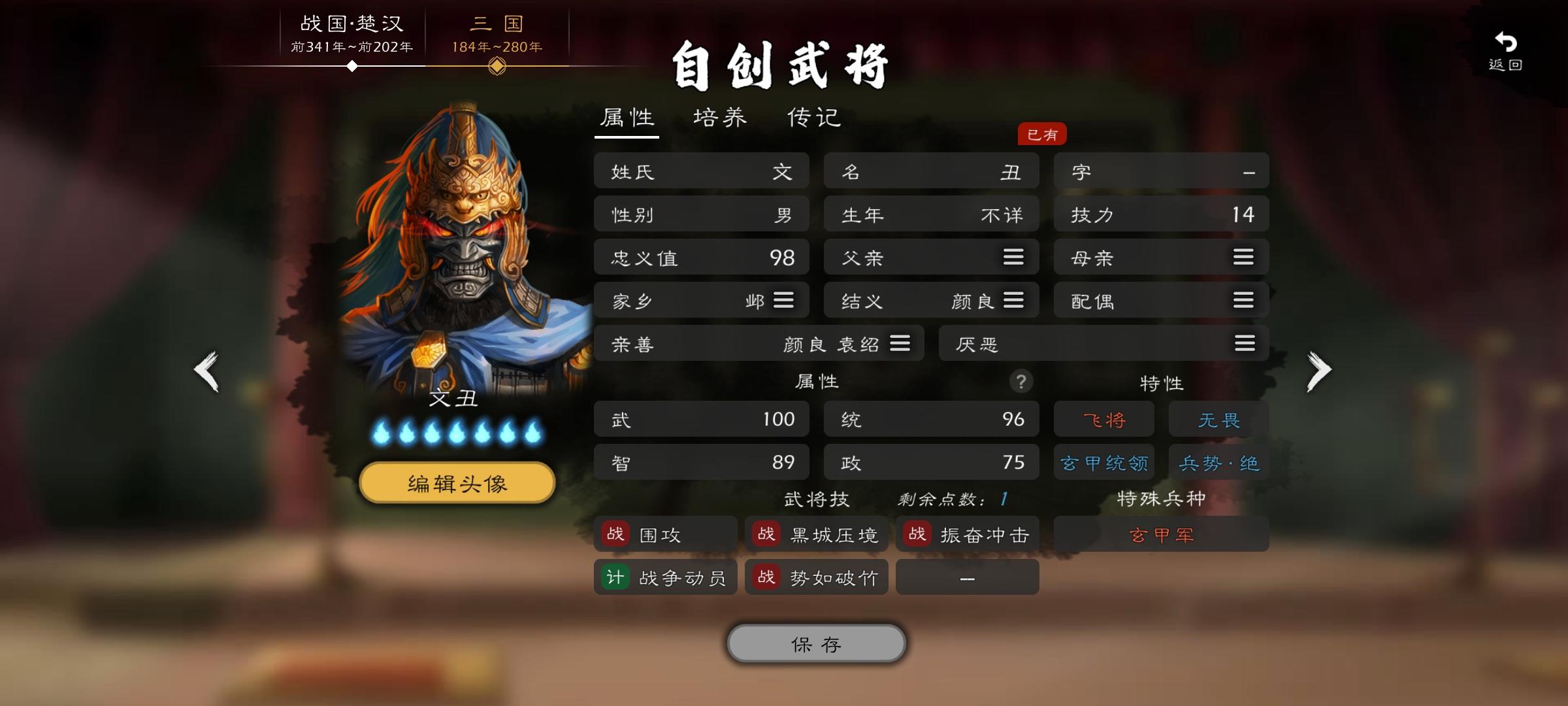Open the 厌恶 (disliked) selection menu
The image size is (1568, 706).
[x=1244, y=343]
